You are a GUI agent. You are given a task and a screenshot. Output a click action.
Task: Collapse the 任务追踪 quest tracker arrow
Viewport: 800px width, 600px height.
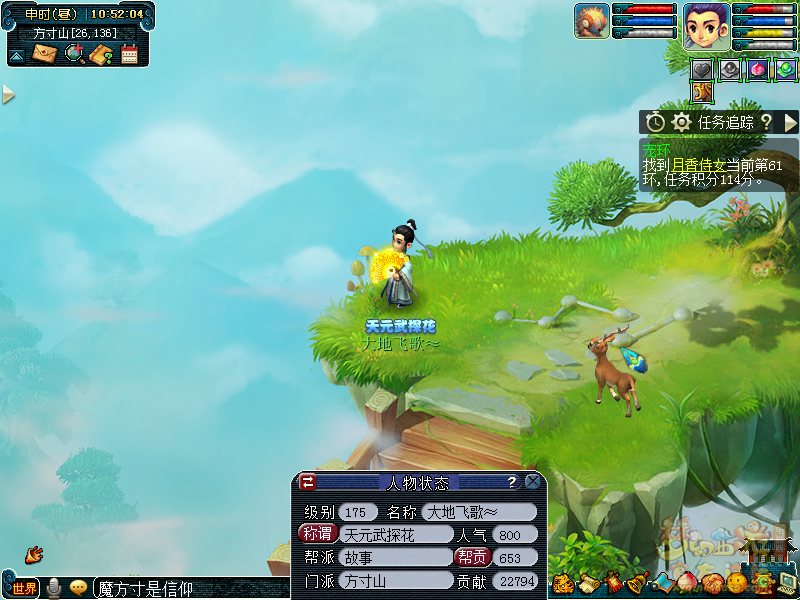pyautogui.click(x=790, y=122)
